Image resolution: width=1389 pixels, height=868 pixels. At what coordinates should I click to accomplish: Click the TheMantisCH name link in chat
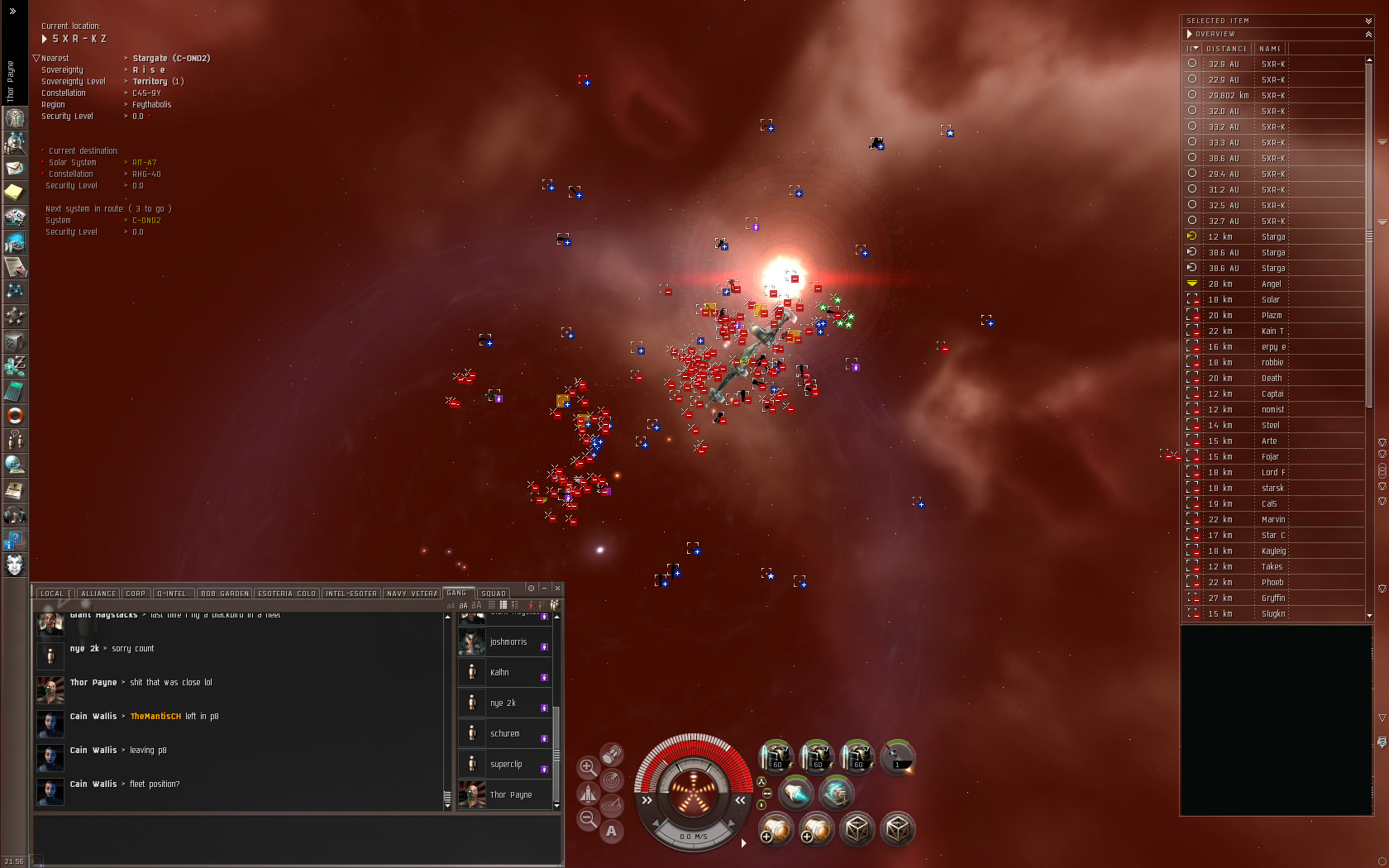pyautogui.click(x=155, y=717)
